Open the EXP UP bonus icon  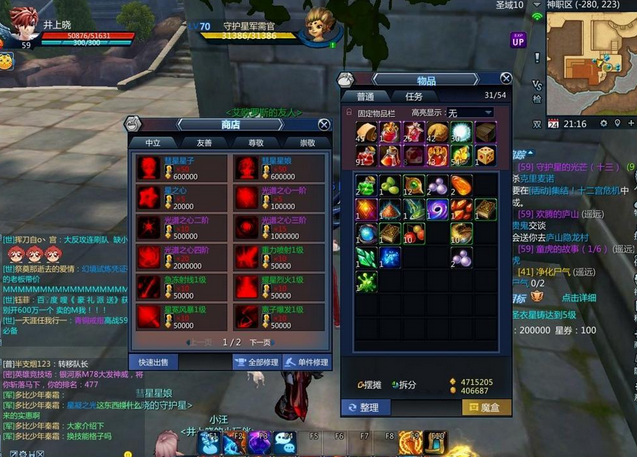(x=518, y=42)
